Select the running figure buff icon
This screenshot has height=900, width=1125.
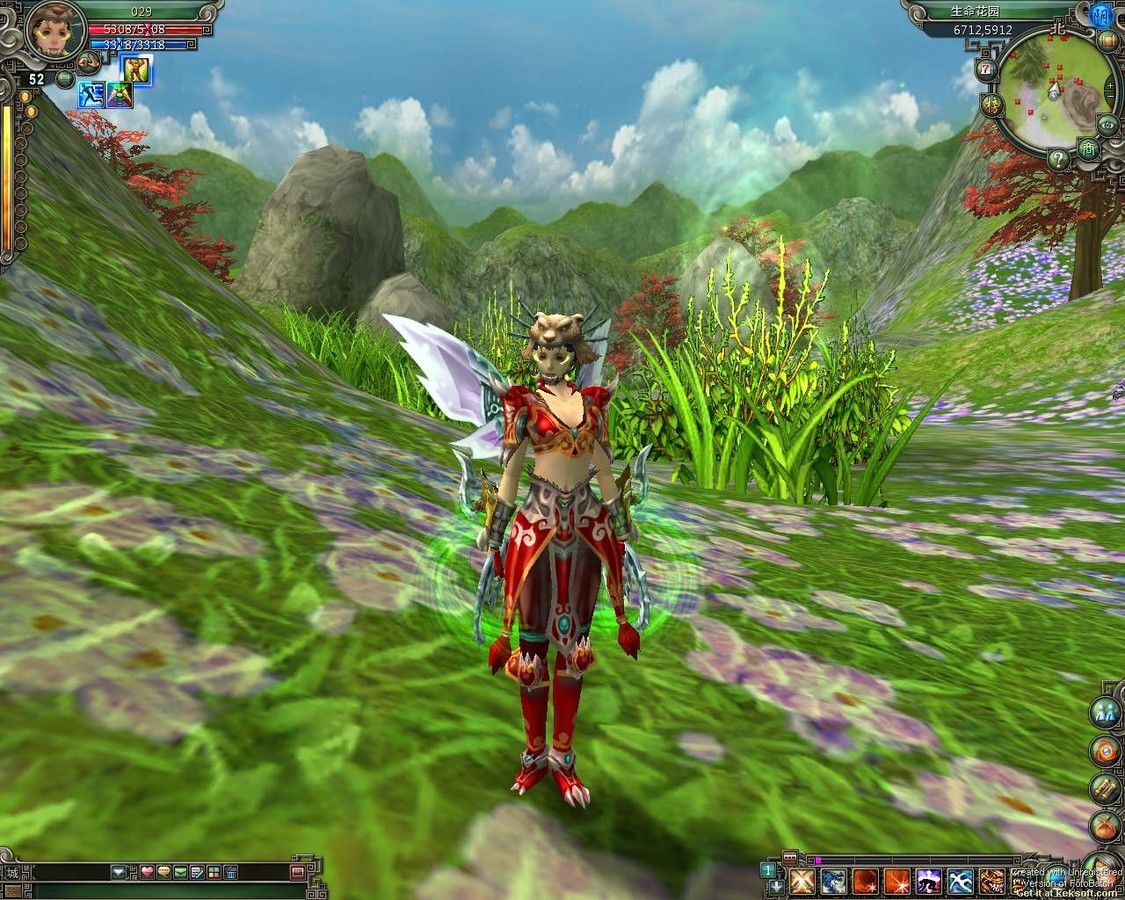91,95
